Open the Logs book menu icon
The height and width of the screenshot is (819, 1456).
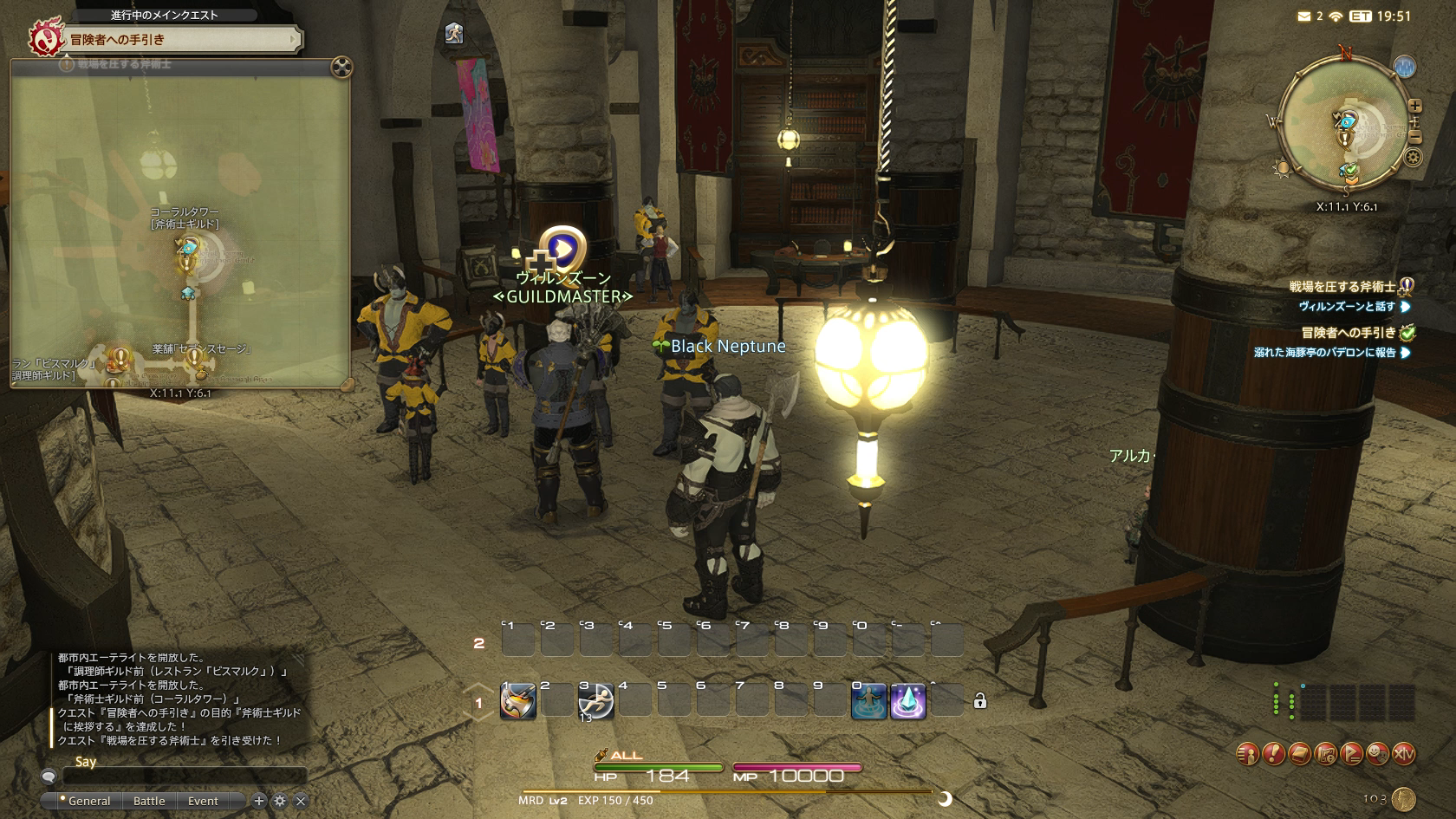tap(1299, 754)
